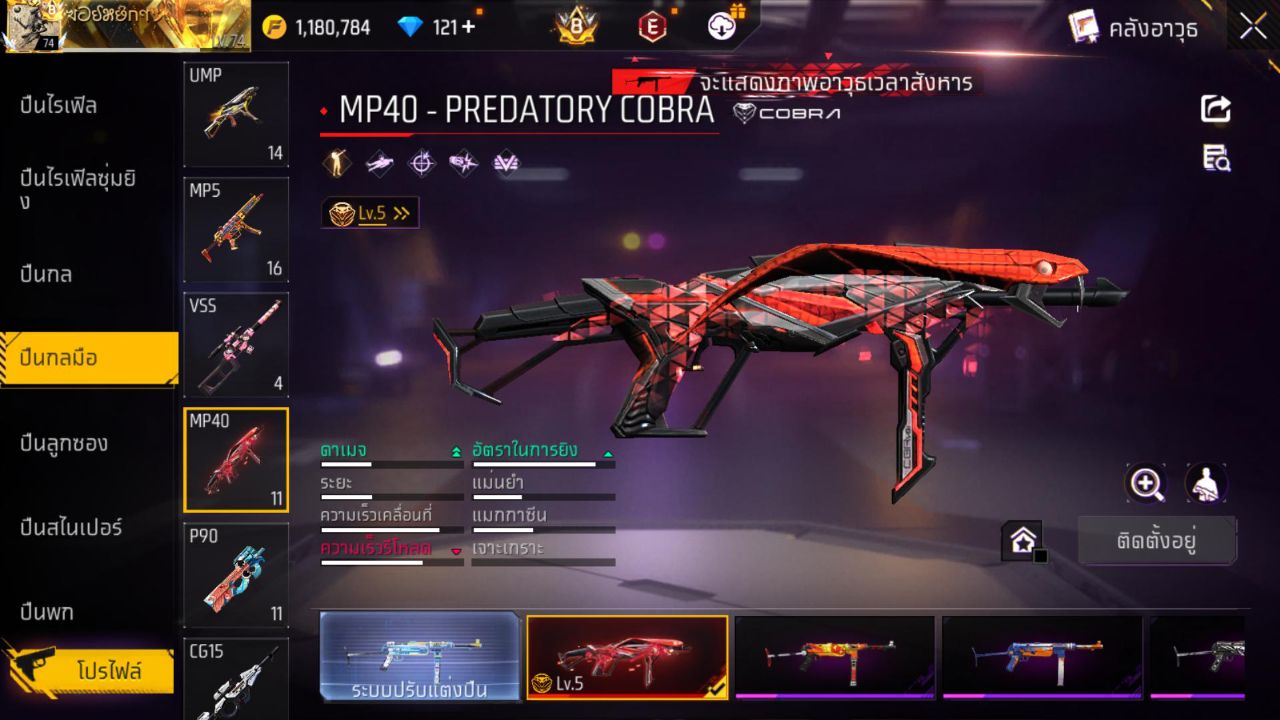Open the share icon at top right

point(1215,110)
